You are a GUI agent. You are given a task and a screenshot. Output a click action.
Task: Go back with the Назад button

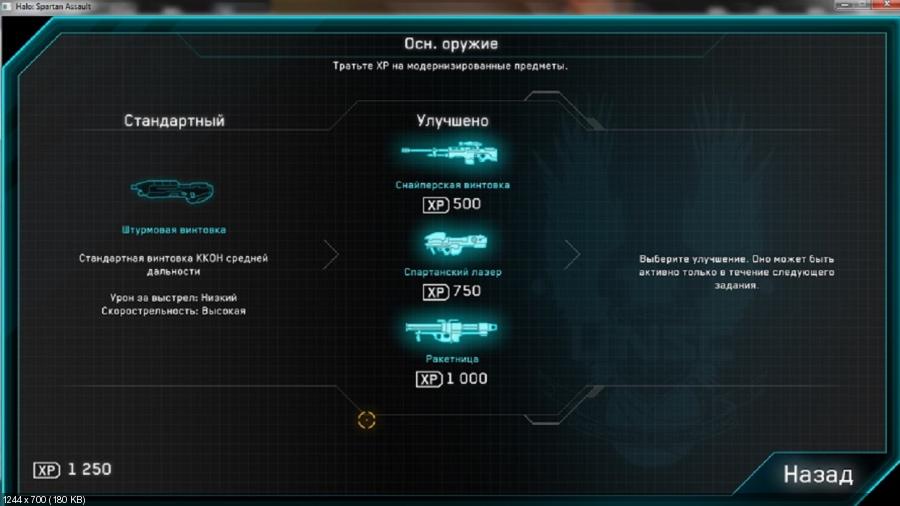tap(817, 473)
